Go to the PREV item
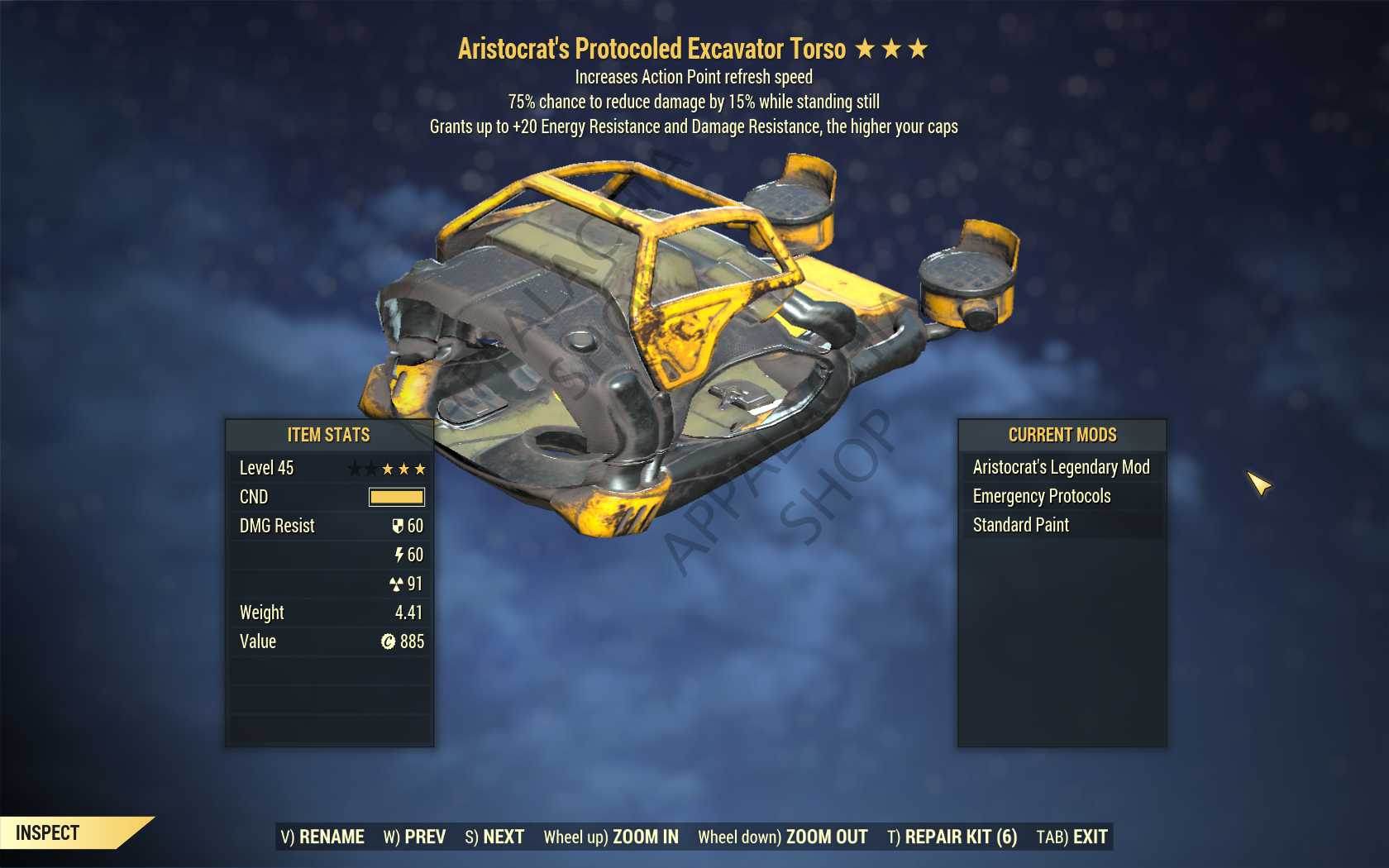 [414, 837]
